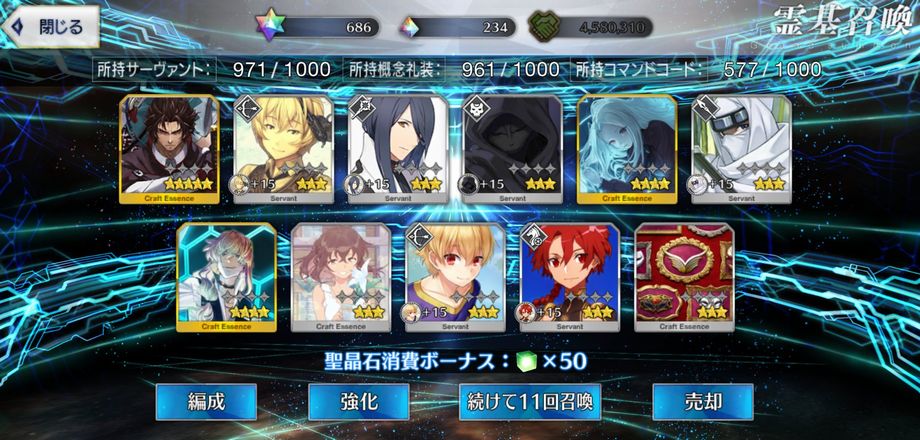920x440 pixels.
Task: Select the blonde archer Servant card with headphones
Action: [x=282, y=148]
